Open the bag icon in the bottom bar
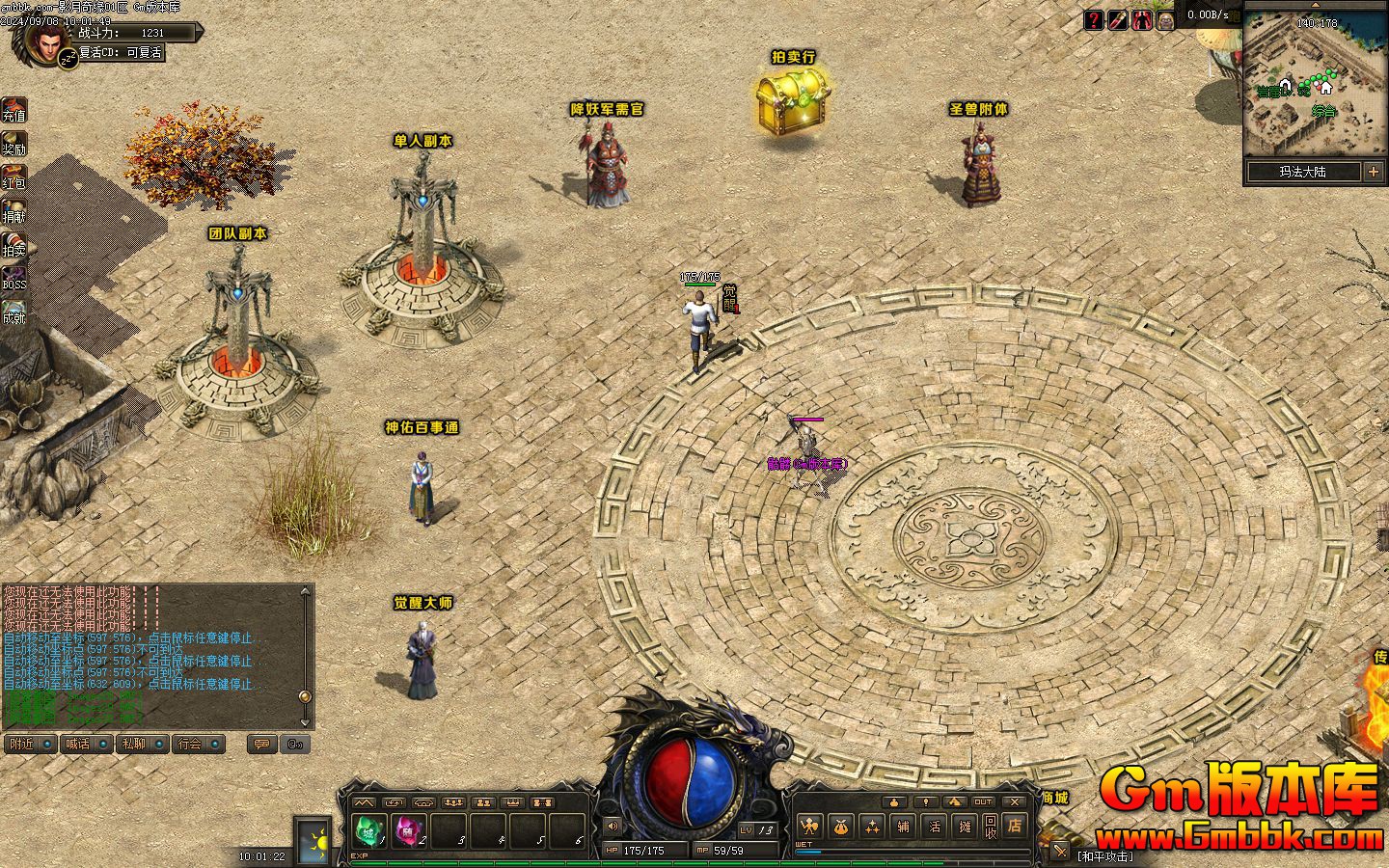The width and height of the screenshot is (1389, 868). tap(842, 827)
